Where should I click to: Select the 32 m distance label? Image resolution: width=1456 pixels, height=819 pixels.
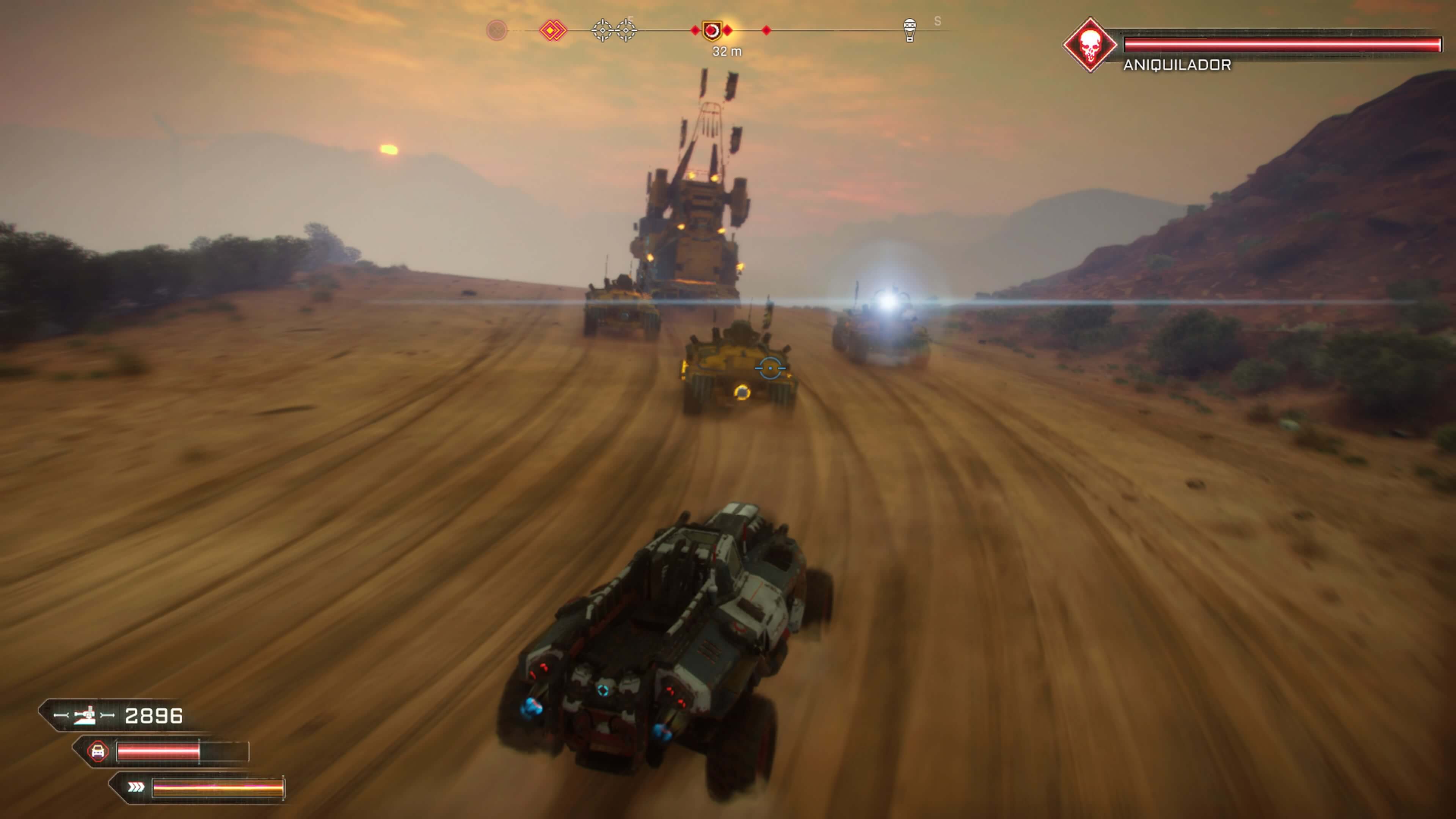pos(727,51)
